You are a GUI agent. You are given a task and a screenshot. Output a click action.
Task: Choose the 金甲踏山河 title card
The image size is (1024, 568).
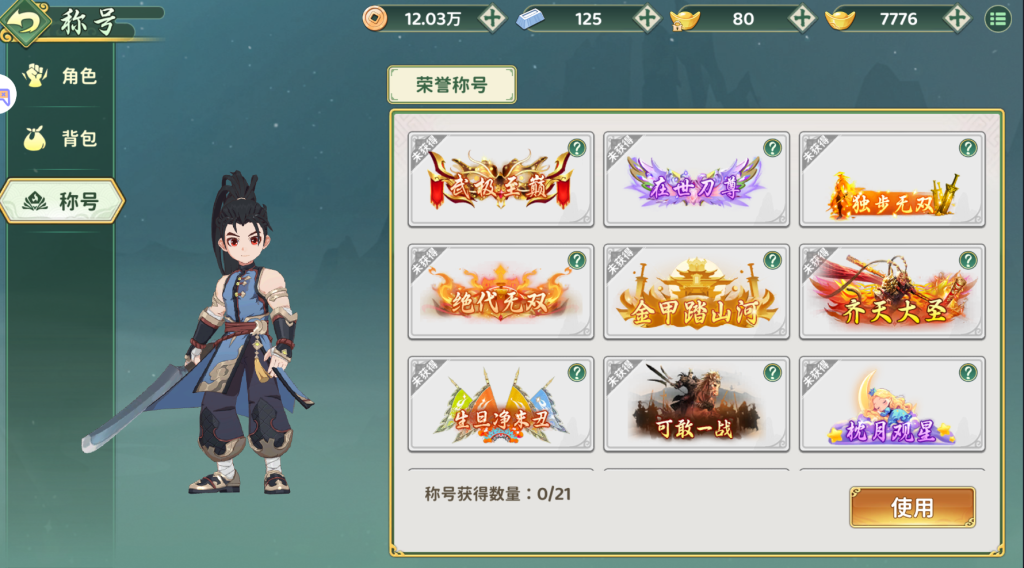coord(696,292)
